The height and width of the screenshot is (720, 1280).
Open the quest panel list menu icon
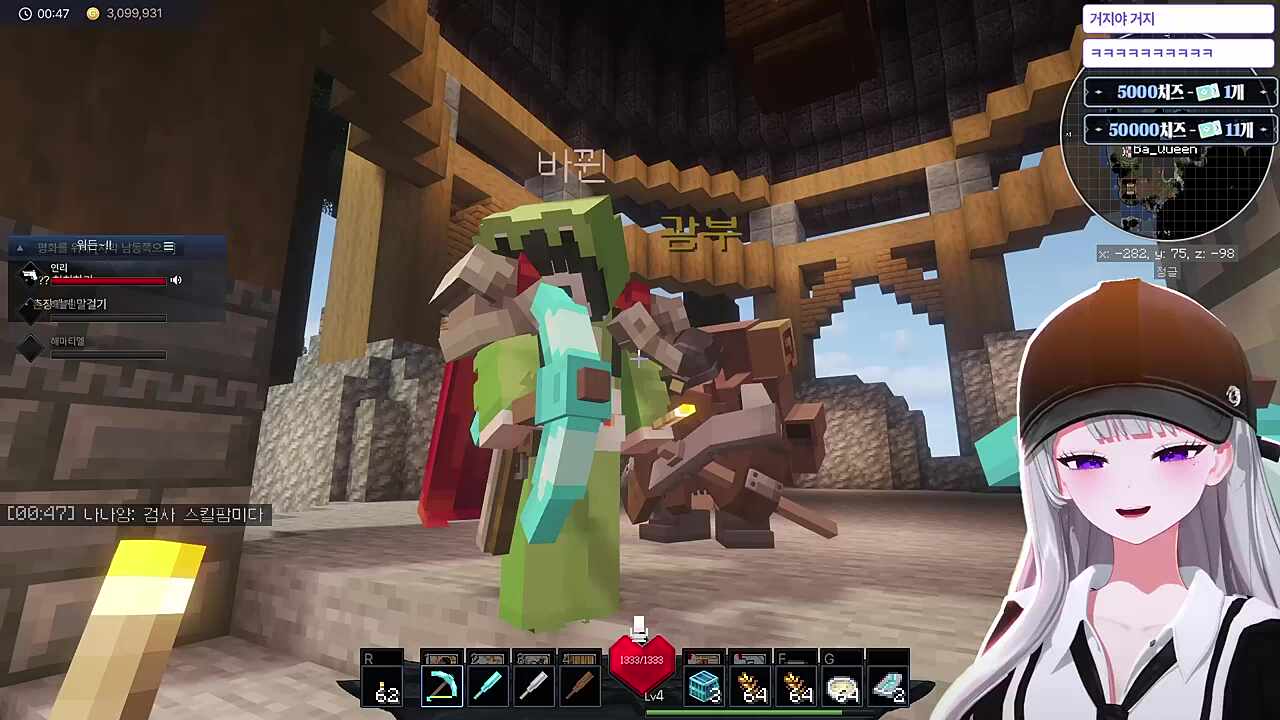tap(168, 247)
